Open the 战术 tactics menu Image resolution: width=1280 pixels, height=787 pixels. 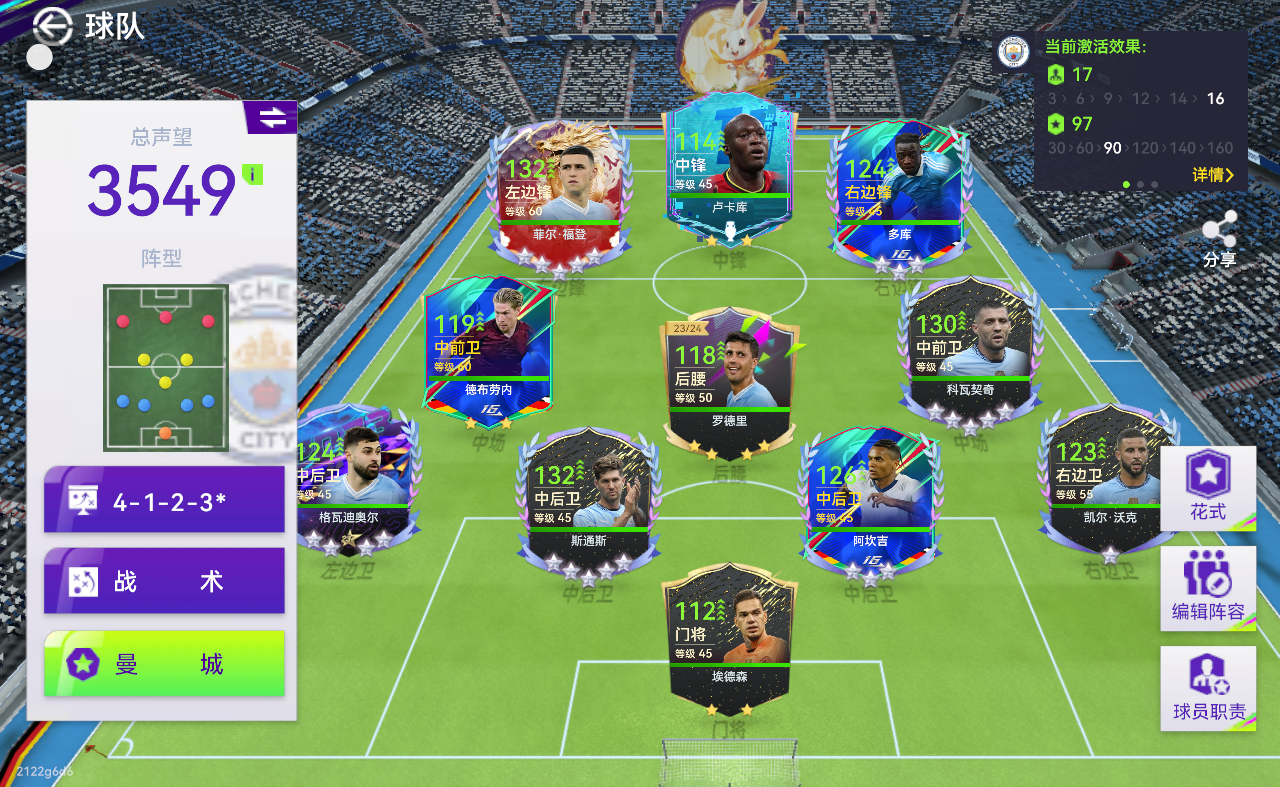(x=164, y=581)
